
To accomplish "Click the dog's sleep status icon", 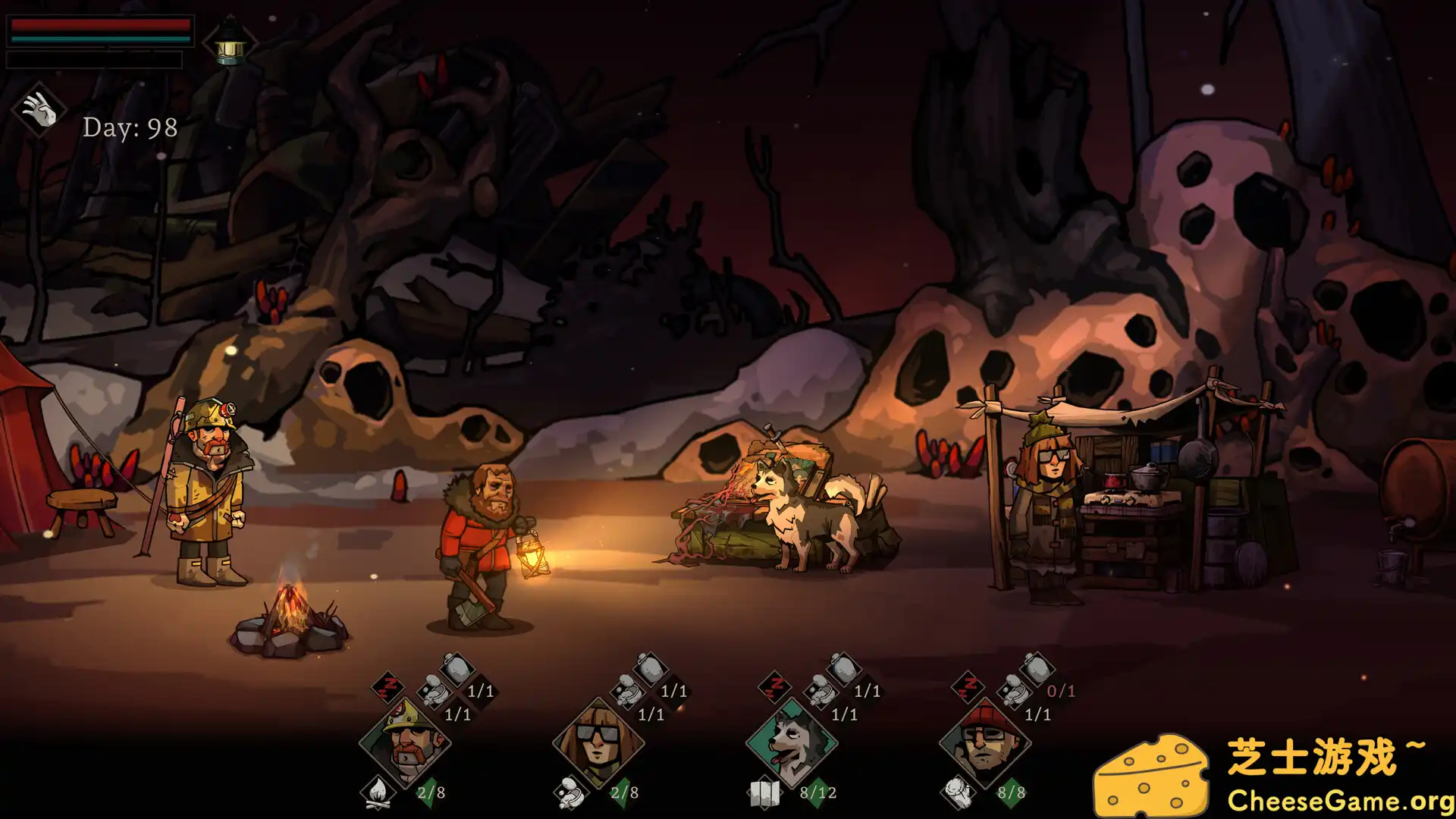I will 774,687.
